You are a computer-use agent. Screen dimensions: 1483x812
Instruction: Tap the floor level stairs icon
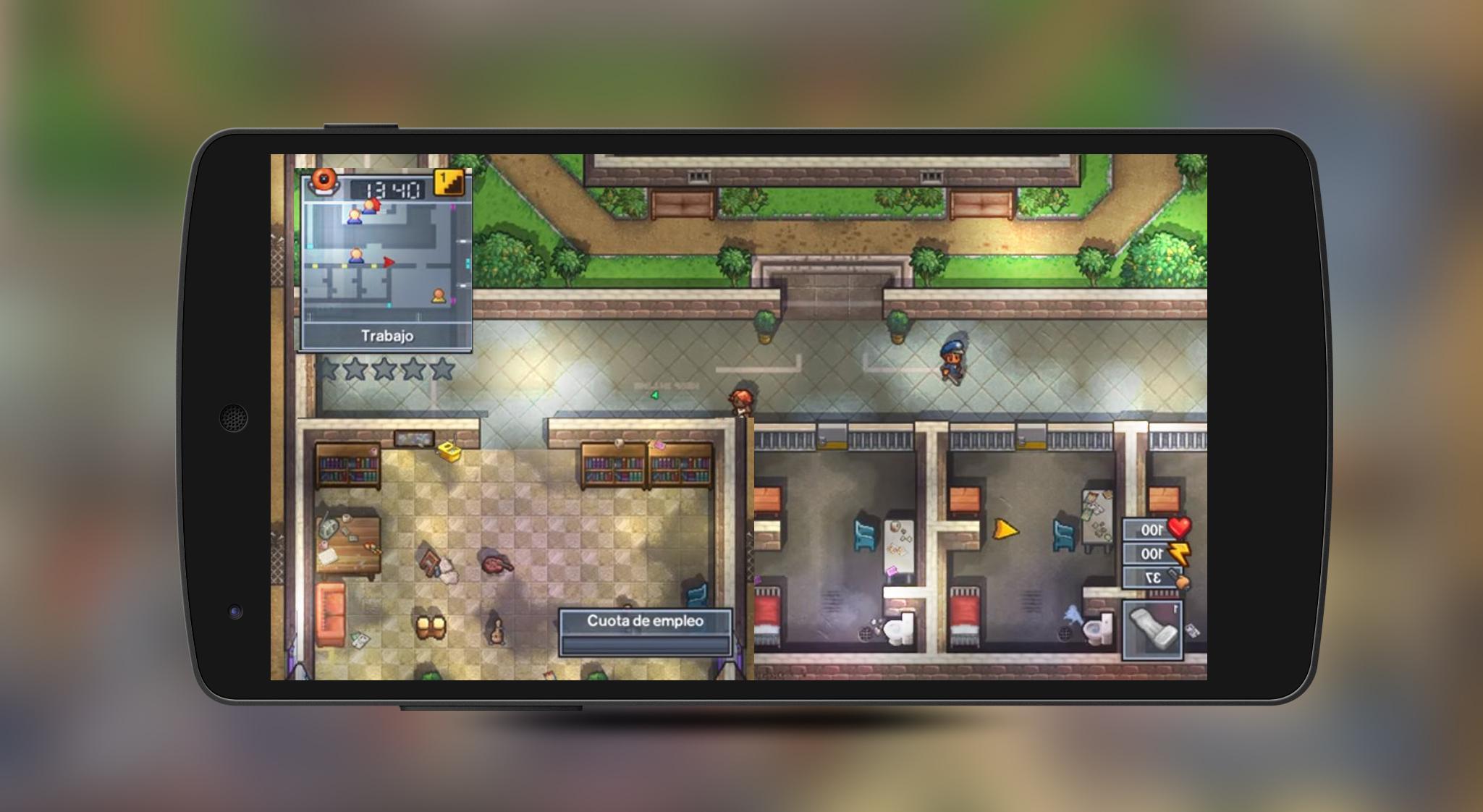pos(449,183)
